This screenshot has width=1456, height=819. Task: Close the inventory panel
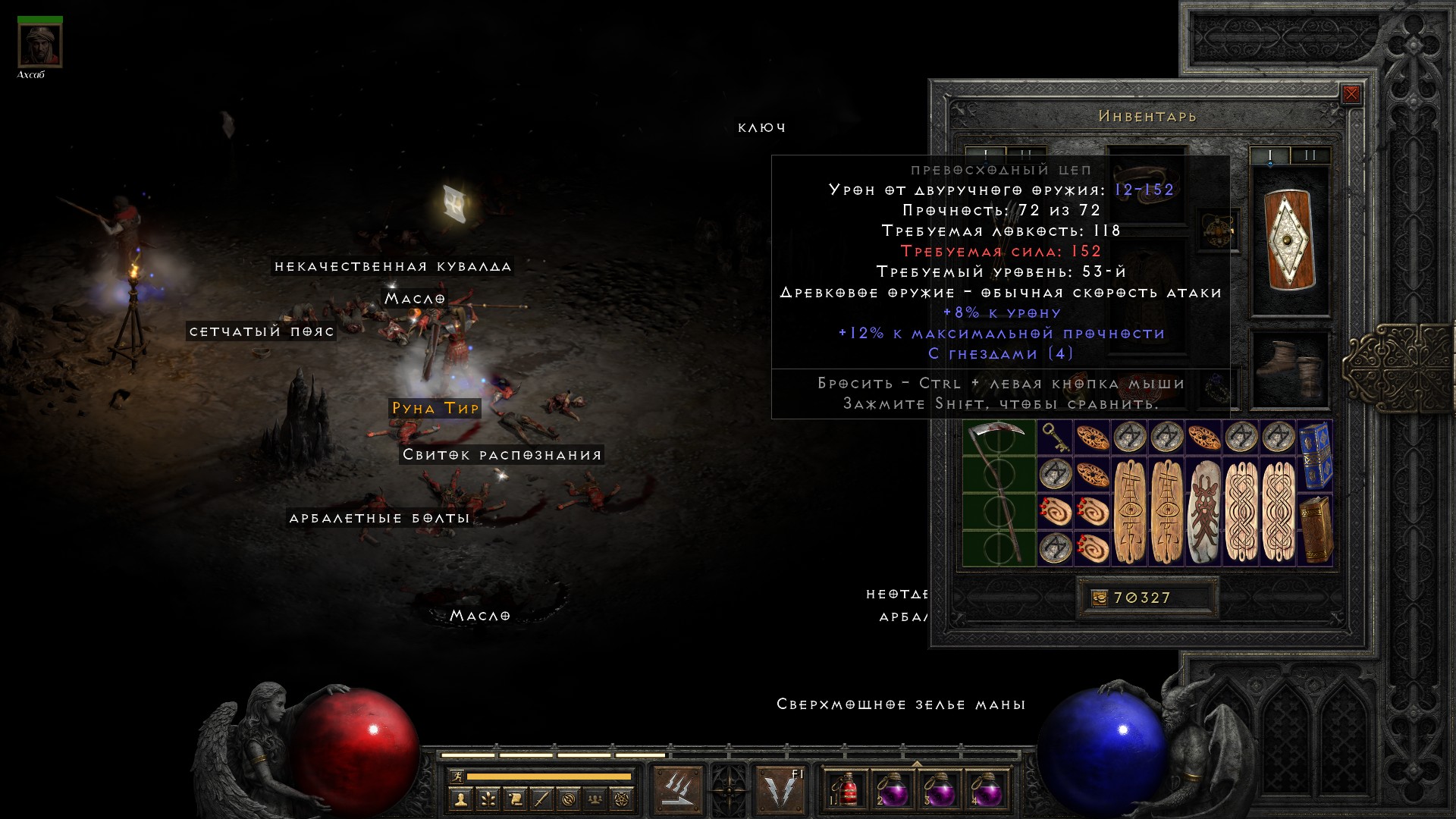pyautogui.click(x=1351, y=94)
